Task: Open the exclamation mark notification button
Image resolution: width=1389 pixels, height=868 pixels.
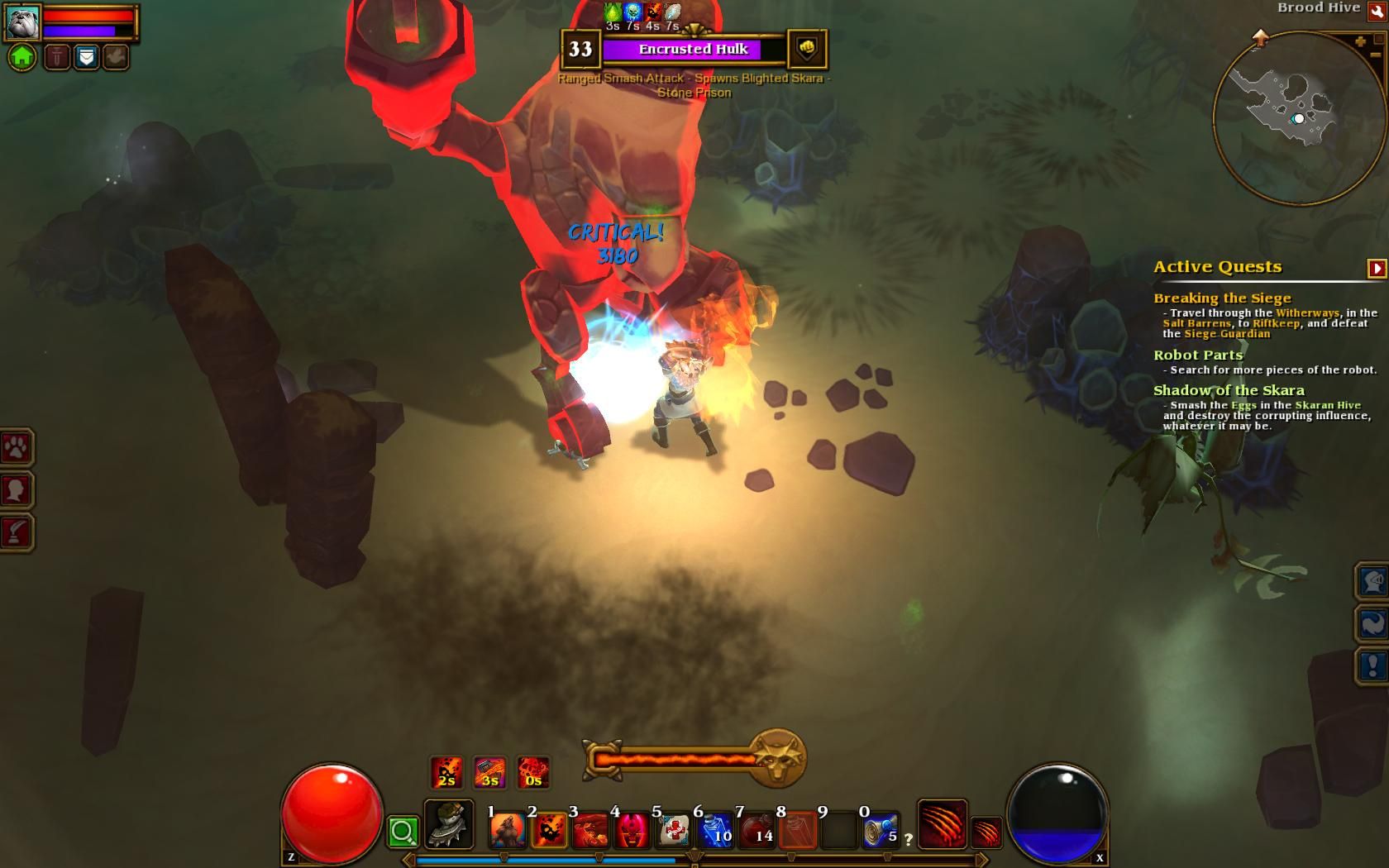Action: pos(1372,665)
